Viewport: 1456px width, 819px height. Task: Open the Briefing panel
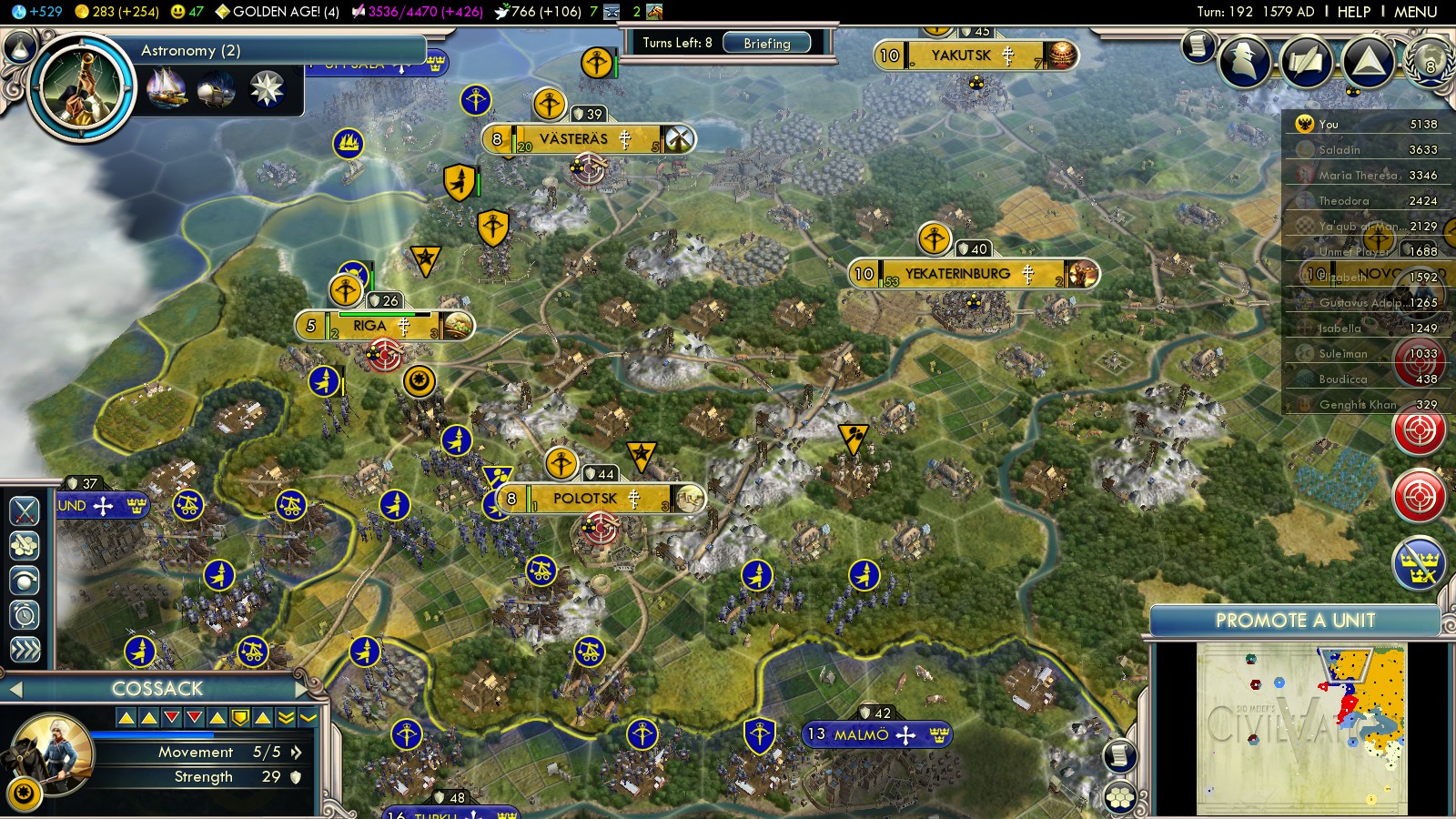766,43
